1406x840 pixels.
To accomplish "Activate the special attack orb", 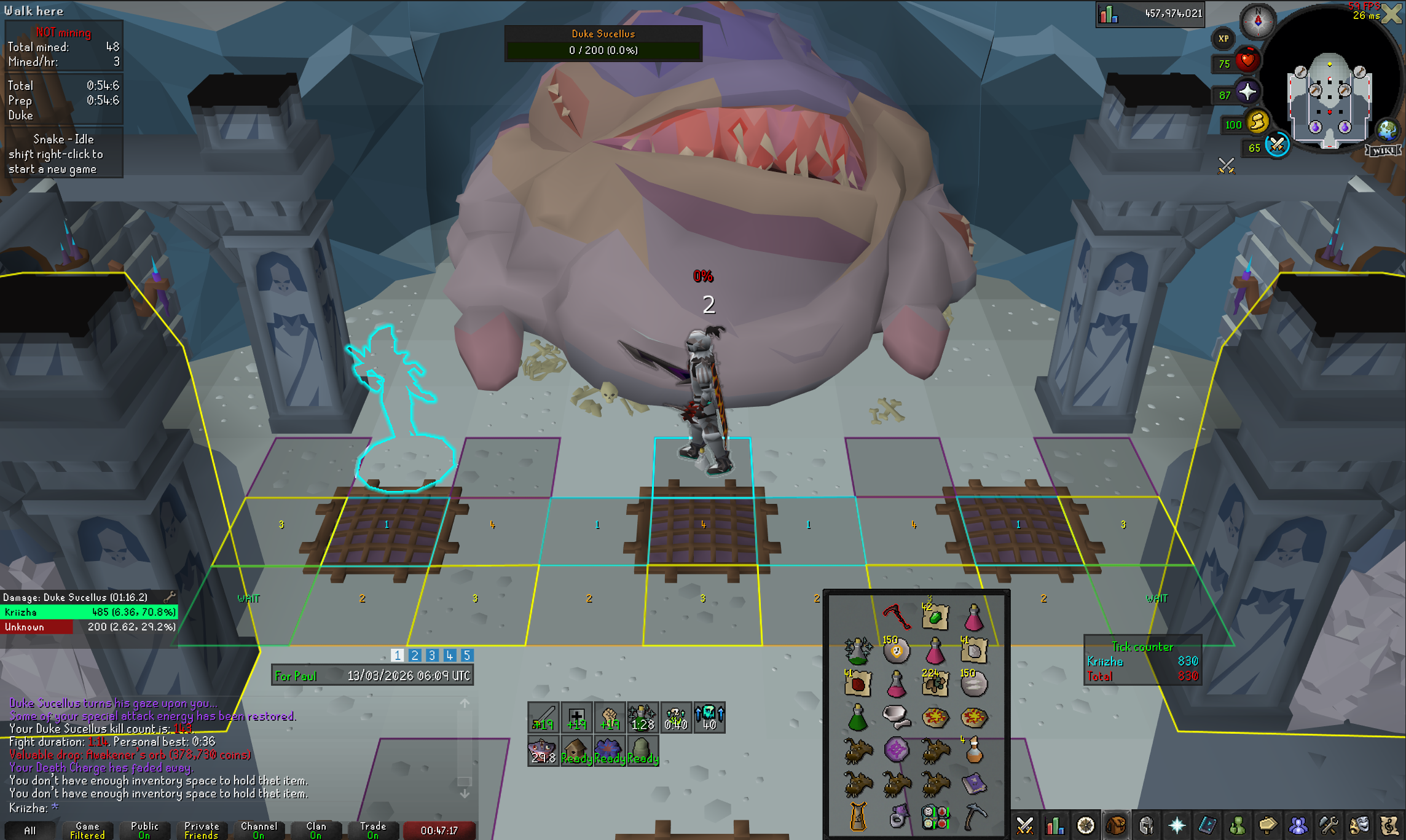I will [x=1276, y=146].
